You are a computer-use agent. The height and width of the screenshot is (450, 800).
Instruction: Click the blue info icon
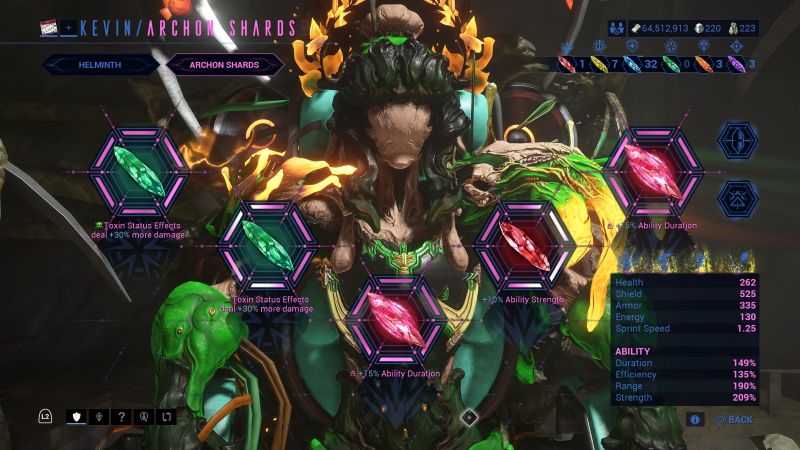click(x=695, y=420)
